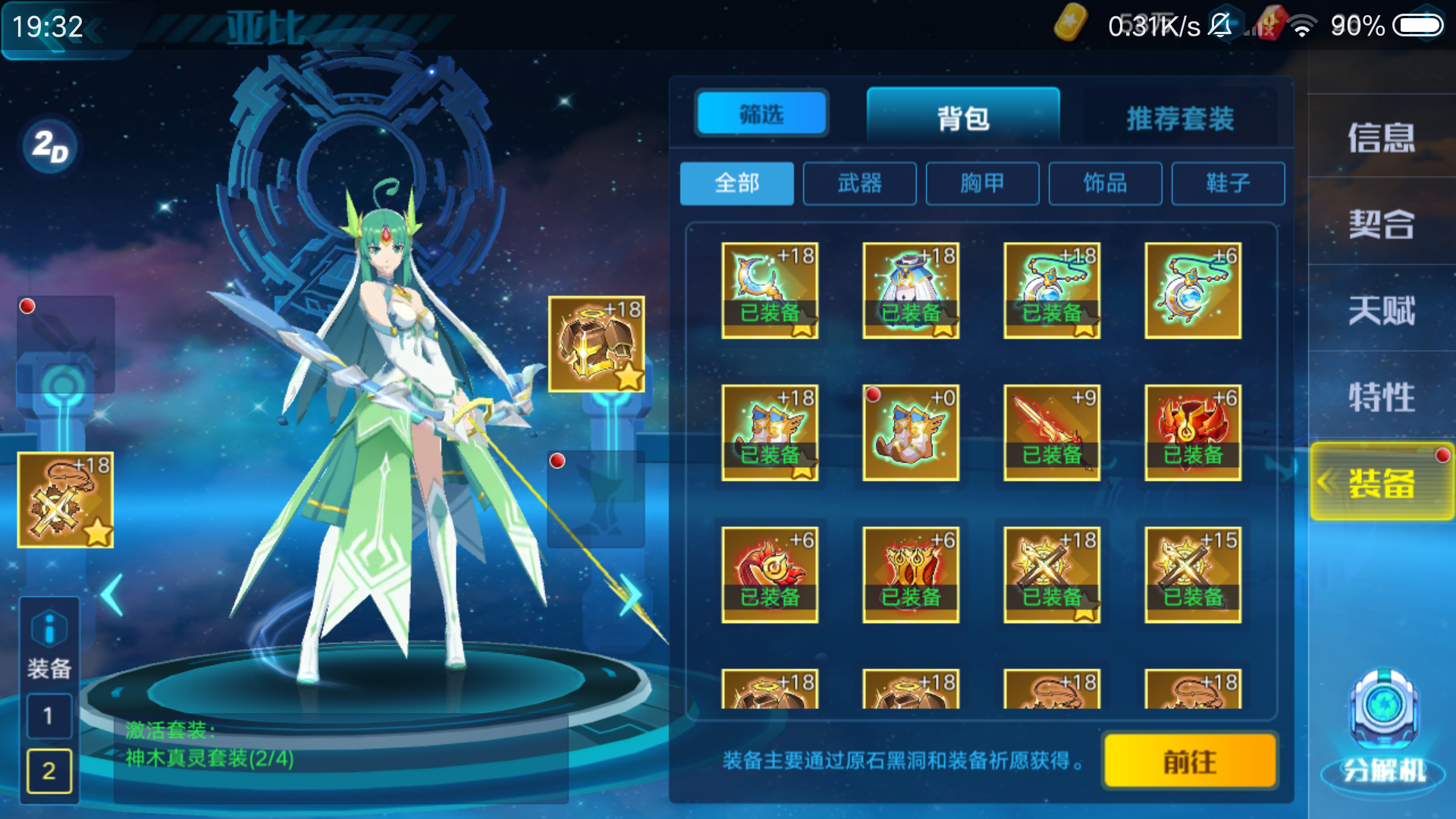This screenshot has width=1456, height=819.
Task: Select the equipped +18 winged boots icon
Action: [770, 432]
